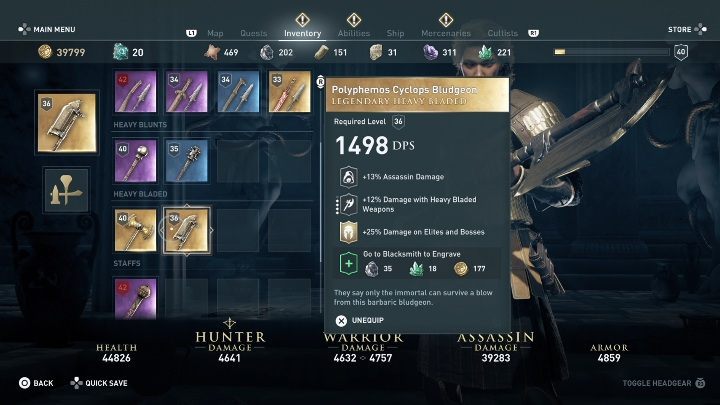
Task: Select the equipped level 36 bludgeon slot
Action: point(67,124)
